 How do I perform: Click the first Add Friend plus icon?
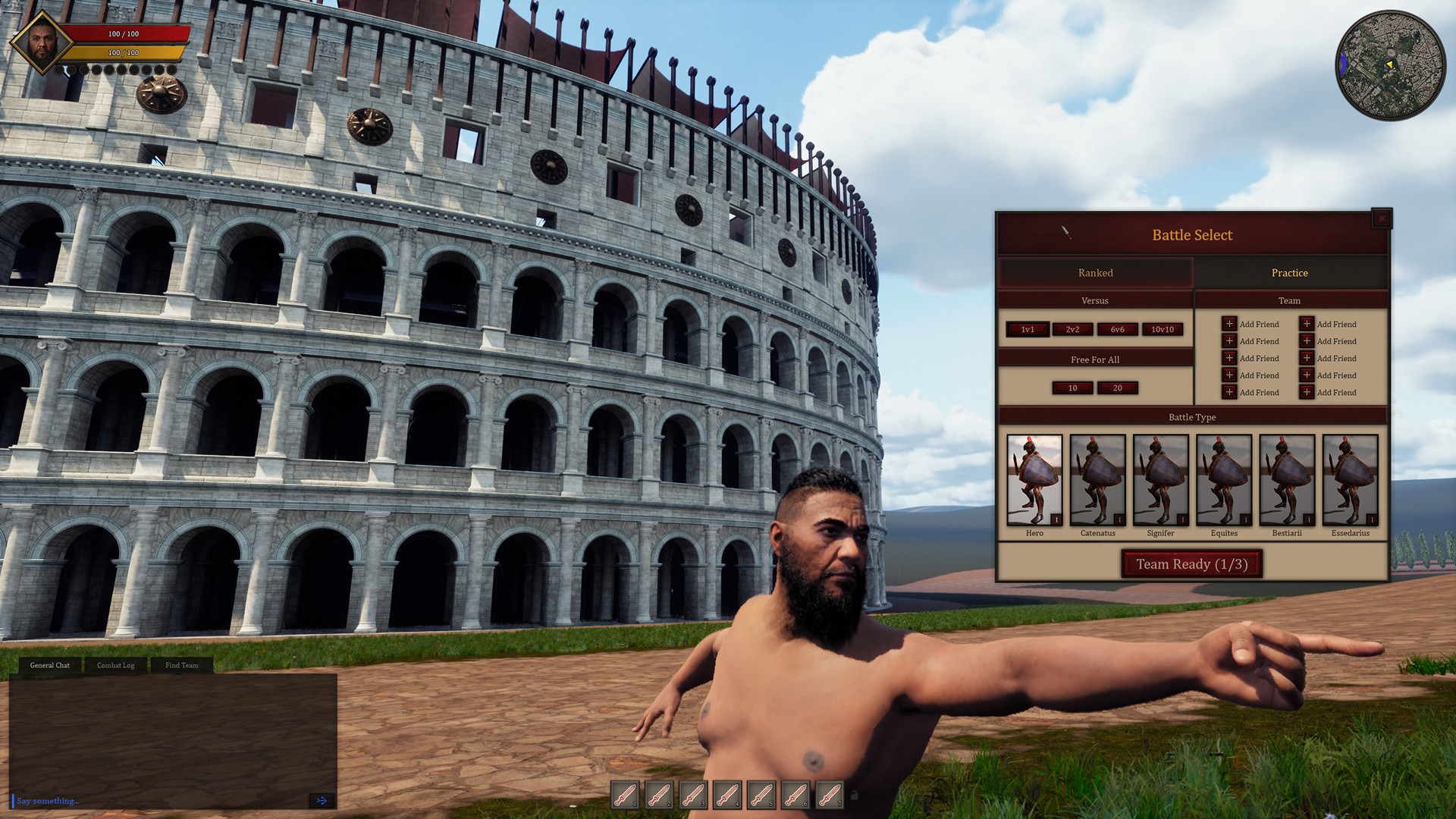(x=1230, y=324)
